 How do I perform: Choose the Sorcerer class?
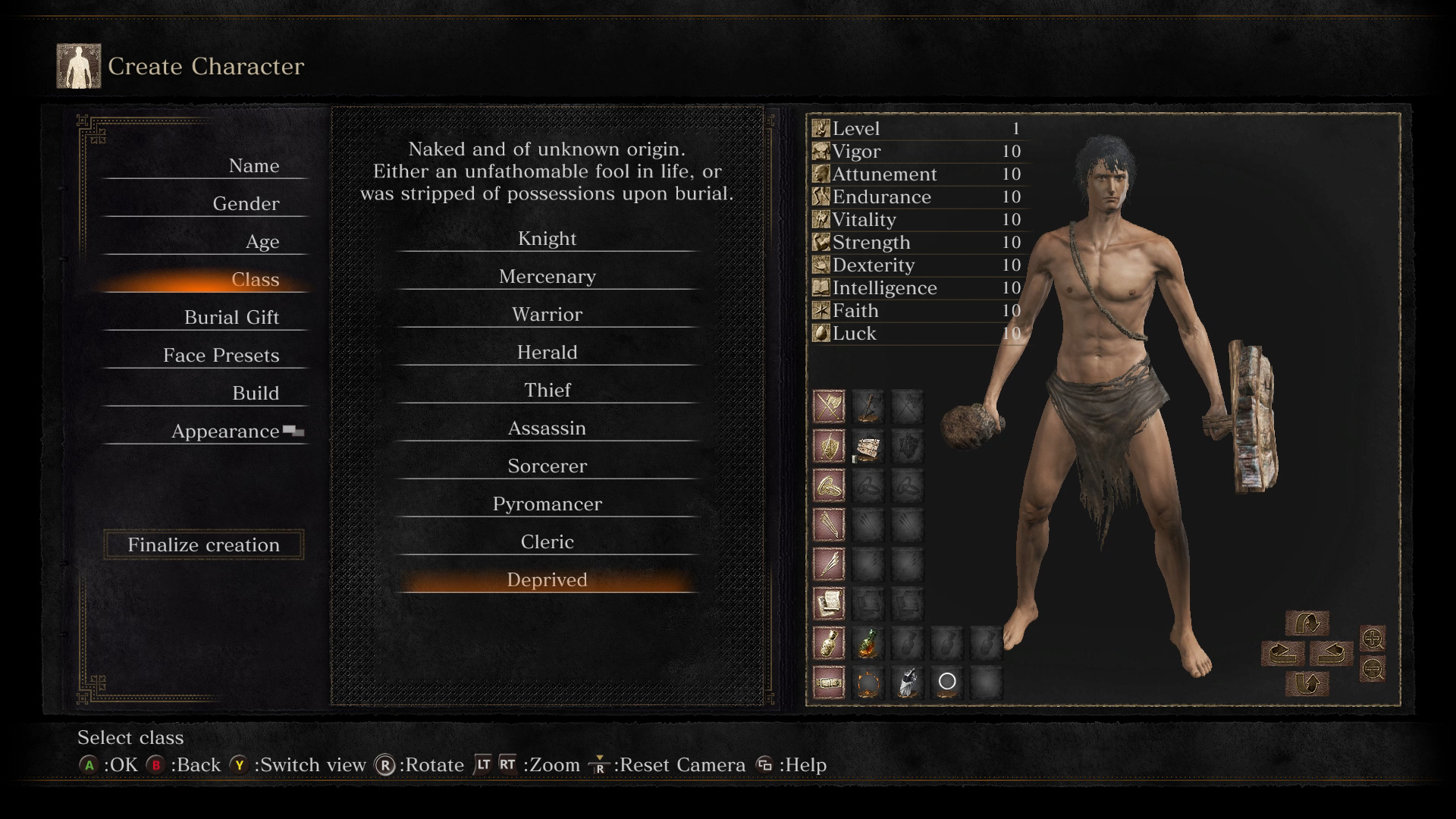[547, 466]
